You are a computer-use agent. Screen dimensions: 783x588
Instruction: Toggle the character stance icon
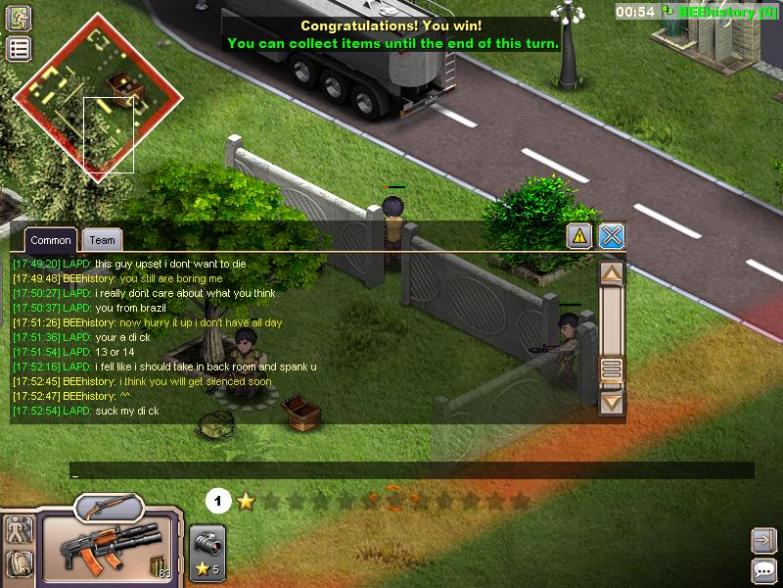coord(18,529)
